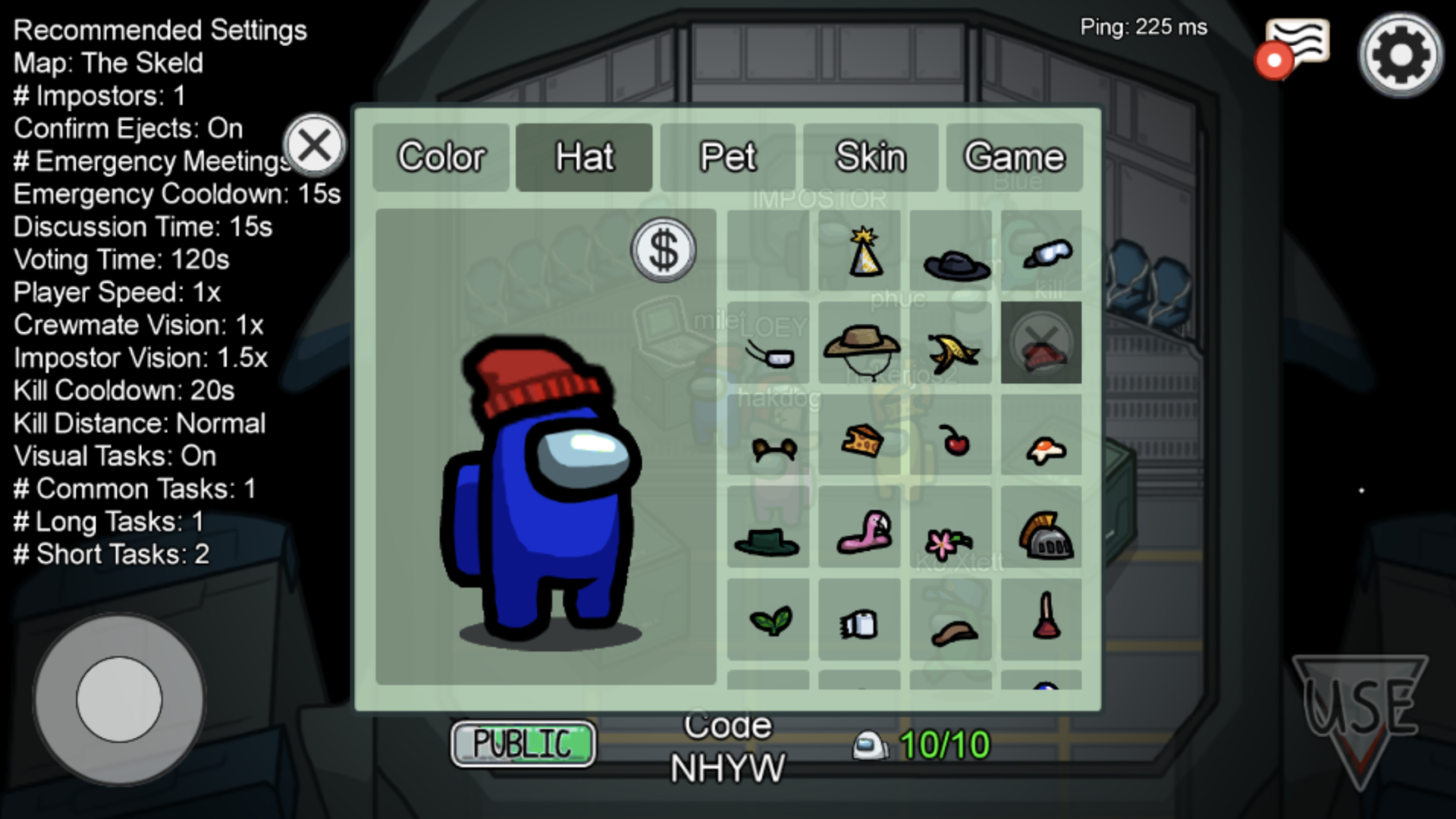Close the customization panel

pos(314,145)
